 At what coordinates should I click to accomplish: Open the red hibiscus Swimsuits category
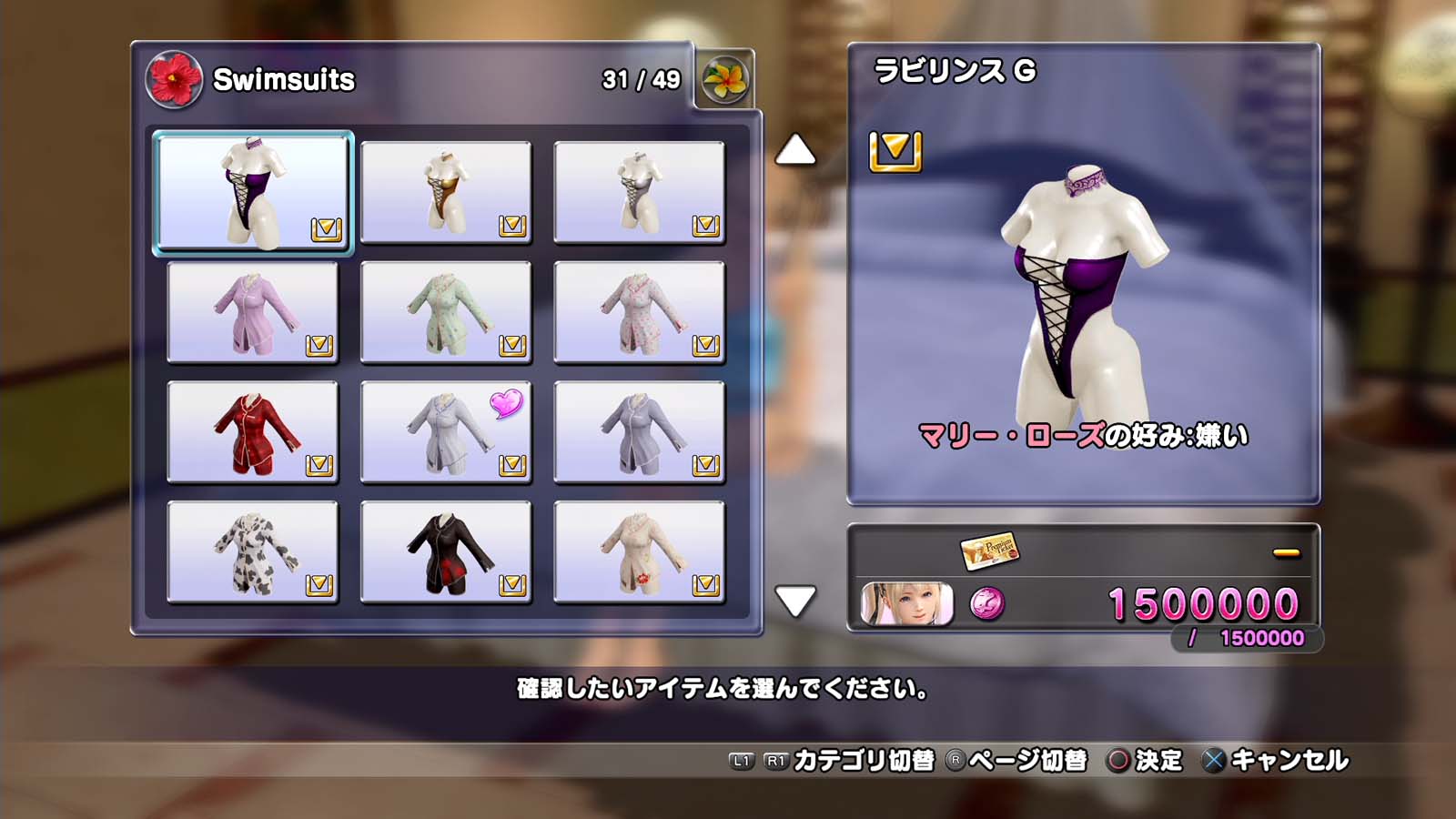(174, 79)
